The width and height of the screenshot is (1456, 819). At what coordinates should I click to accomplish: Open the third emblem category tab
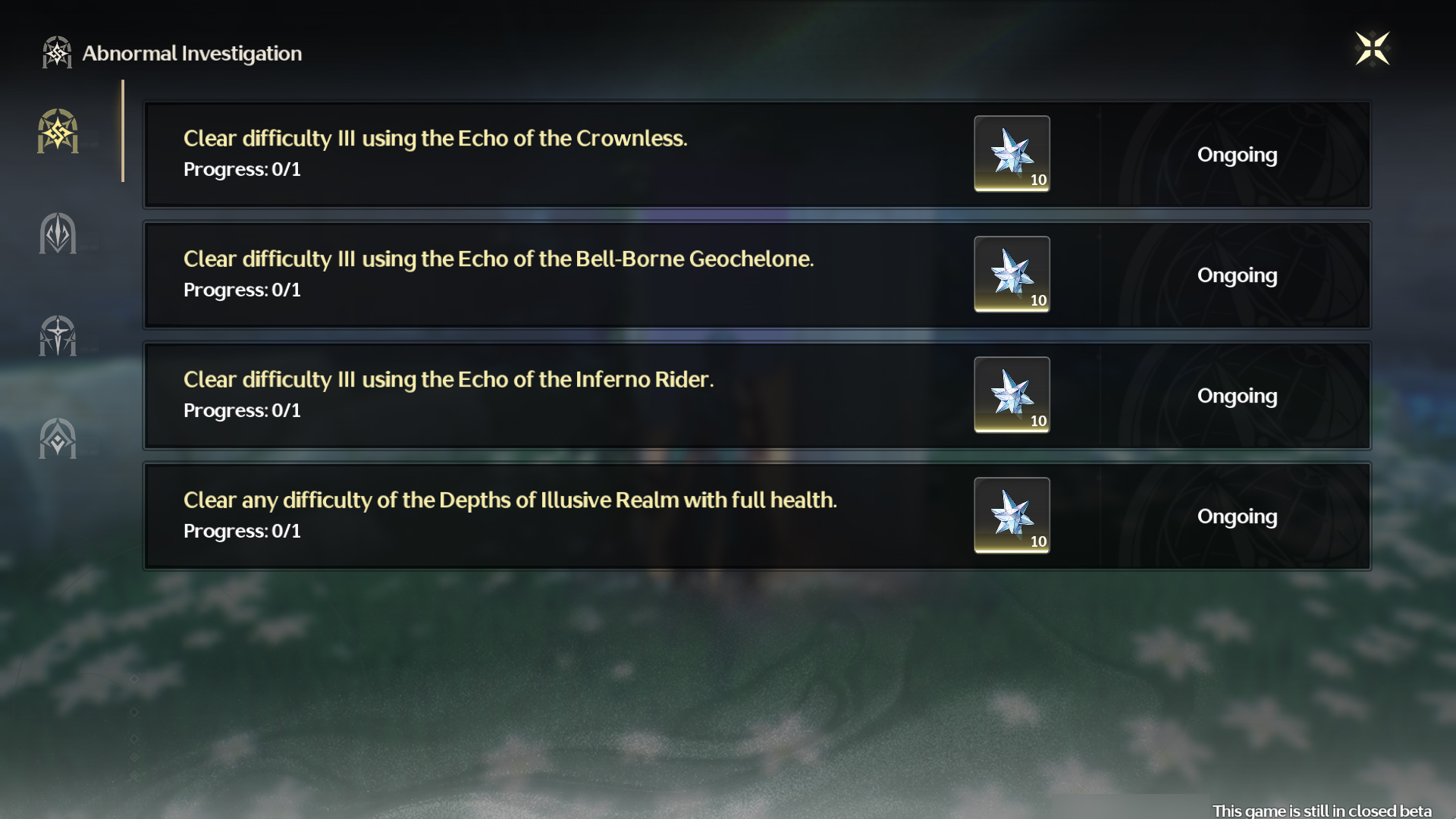pos(58,336)
